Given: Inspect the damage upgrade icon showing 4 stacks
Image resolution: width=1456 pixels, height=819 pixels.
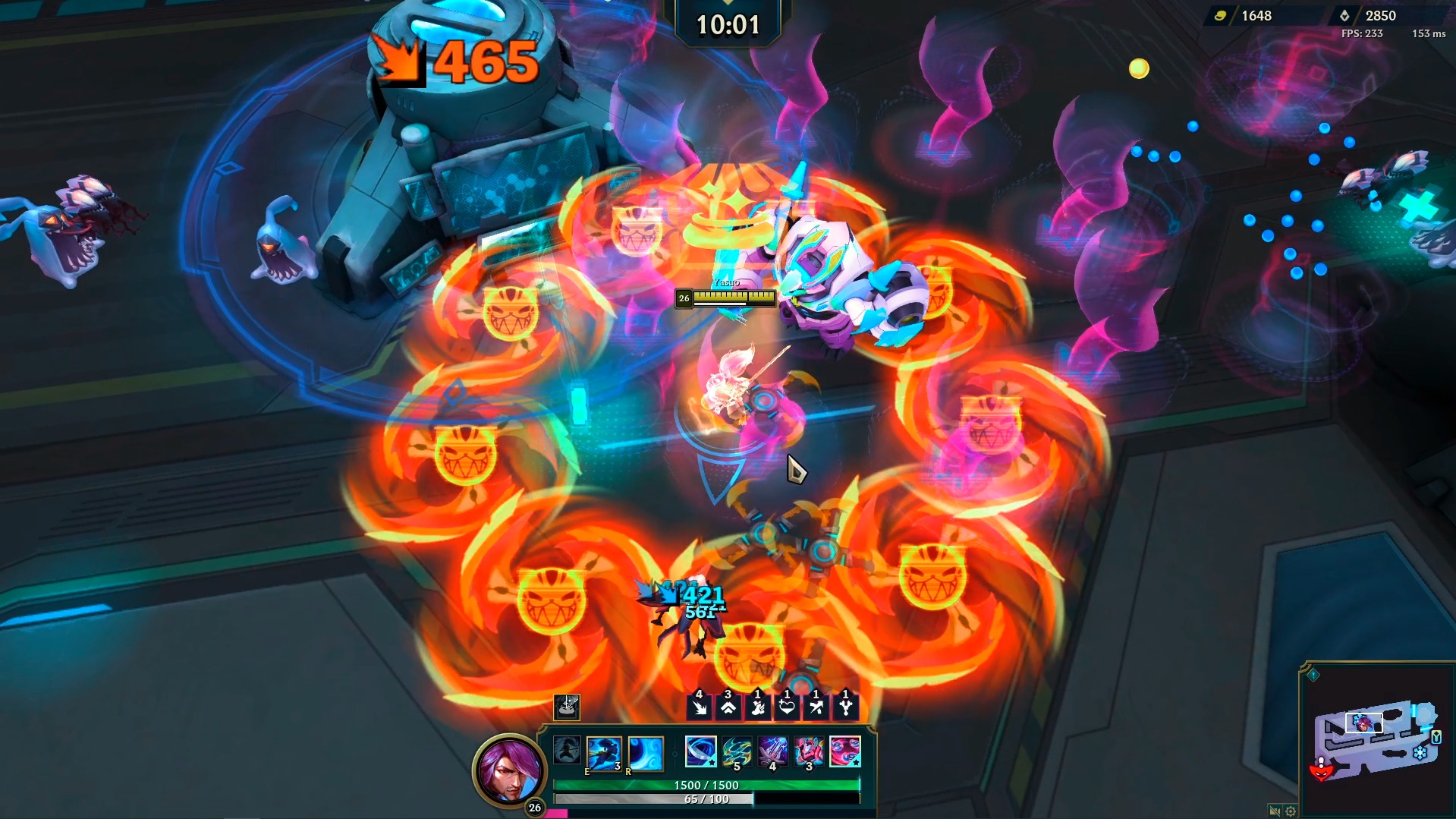Looking at the screenshot, I should coord(700,707).
